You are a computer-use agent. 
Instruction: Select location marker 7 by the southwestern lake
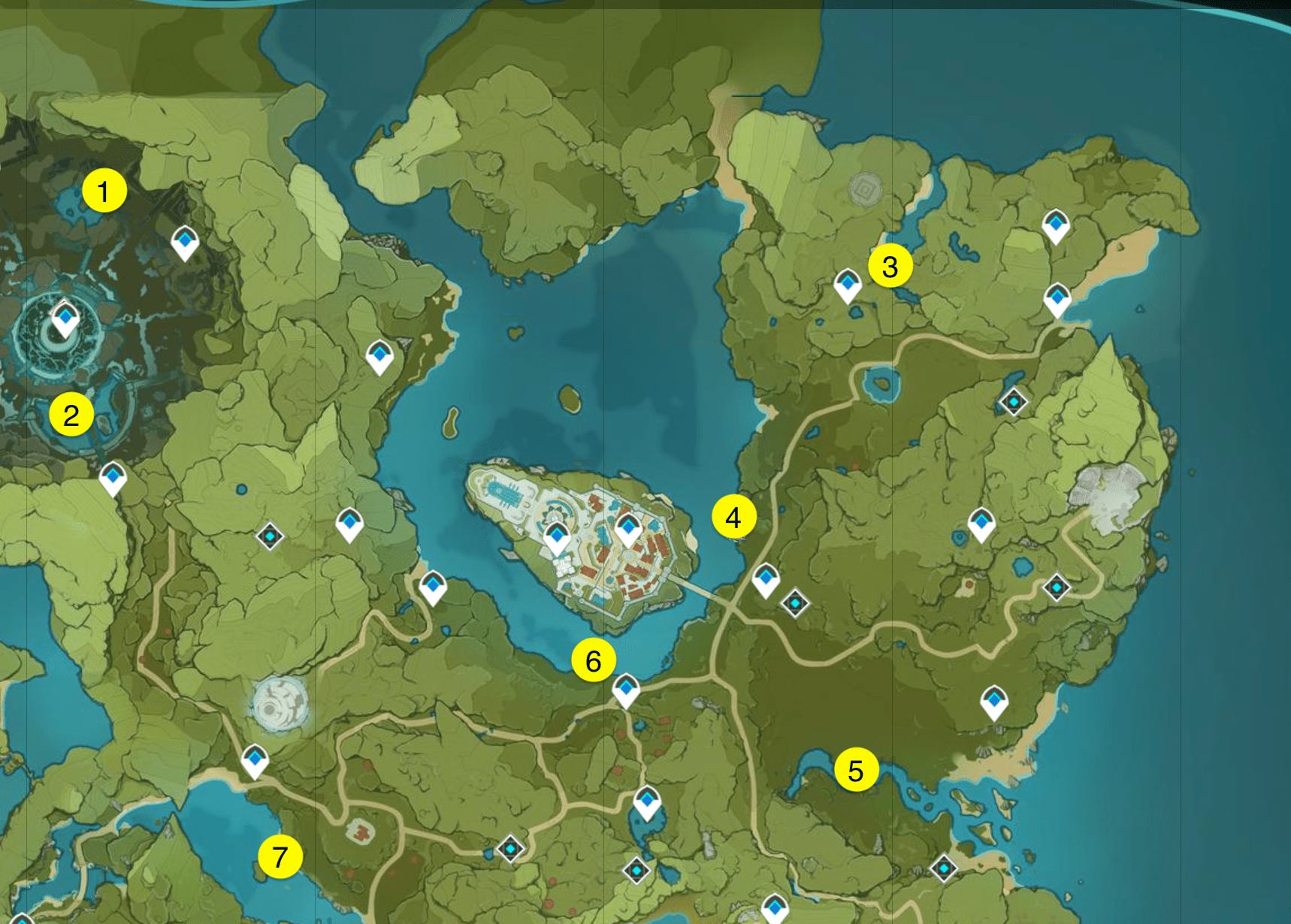coord(282,856)
